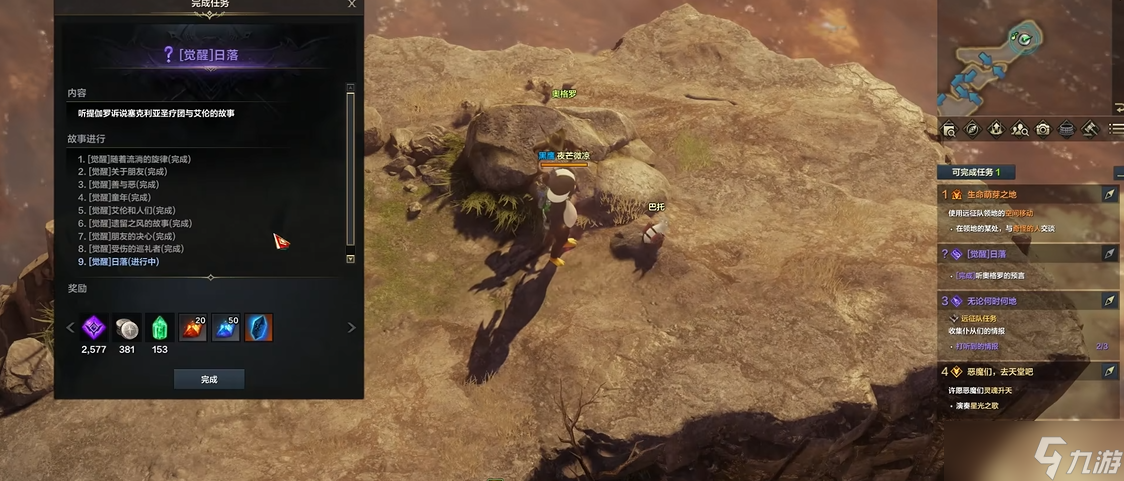1124x481 pixels.
Task: Show next rewards with the right arrow
Action: [x=351, y=327]
